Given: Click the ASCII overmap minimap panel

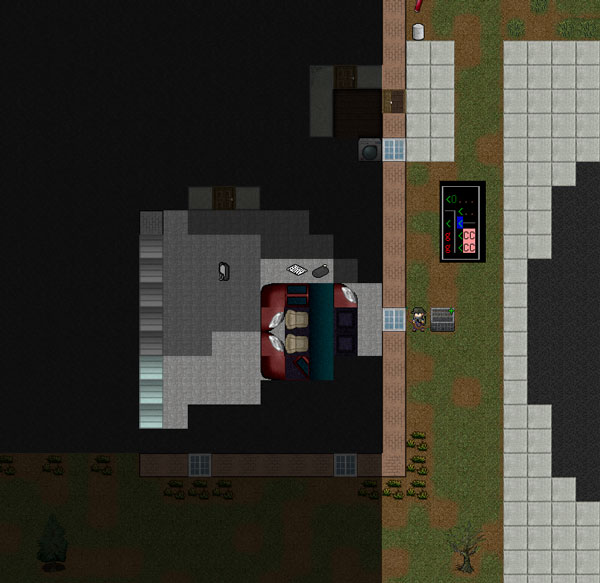Looking at the screenshot, I should (x=462, y=221).
